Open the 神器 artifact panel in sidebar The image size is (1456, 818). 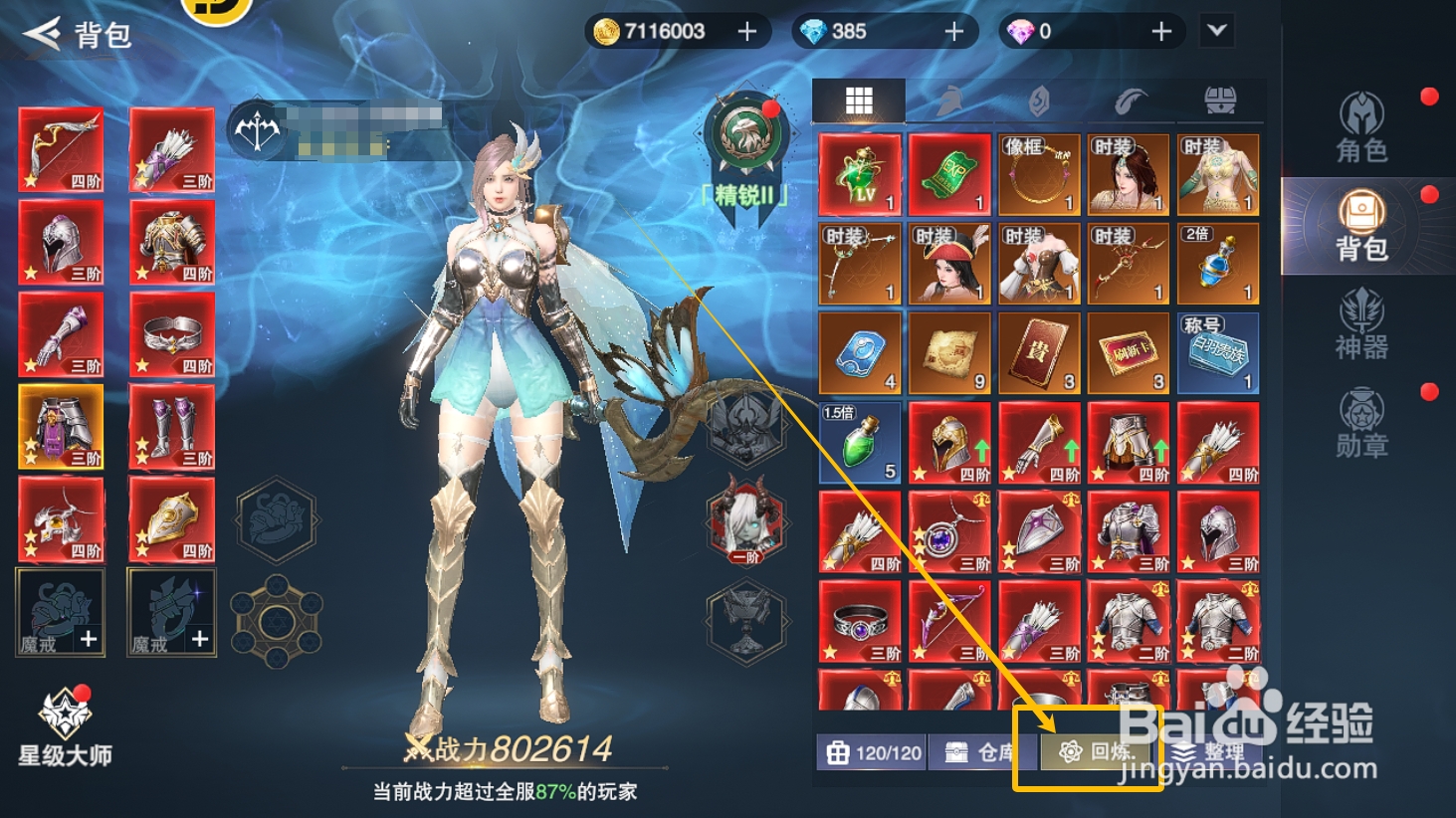1362,323
